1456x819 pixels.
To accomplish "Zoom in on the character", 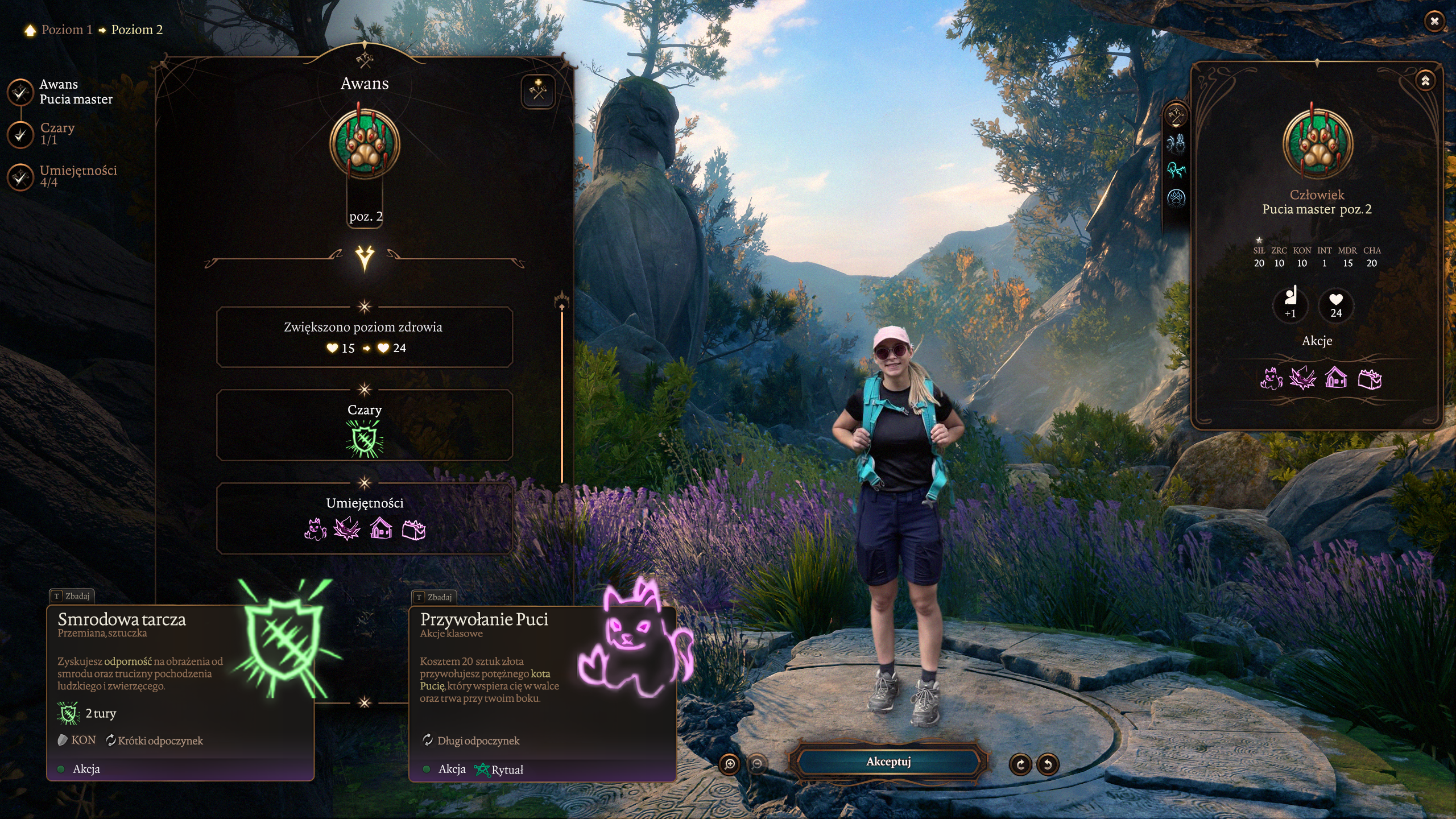I will click(x=730, y=764).
